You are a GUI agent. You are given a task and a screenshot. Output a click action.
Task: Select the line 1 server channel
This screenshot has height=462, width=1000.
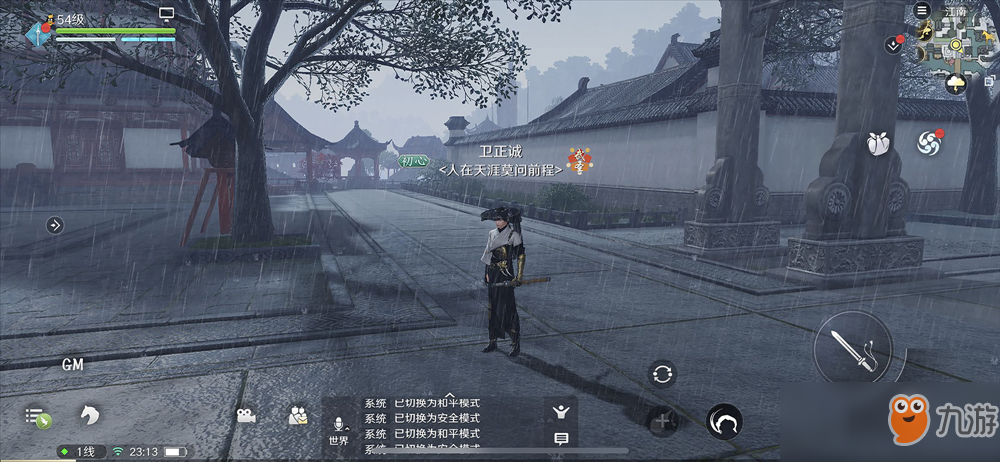pyautogui.click(x=81, y=452)
